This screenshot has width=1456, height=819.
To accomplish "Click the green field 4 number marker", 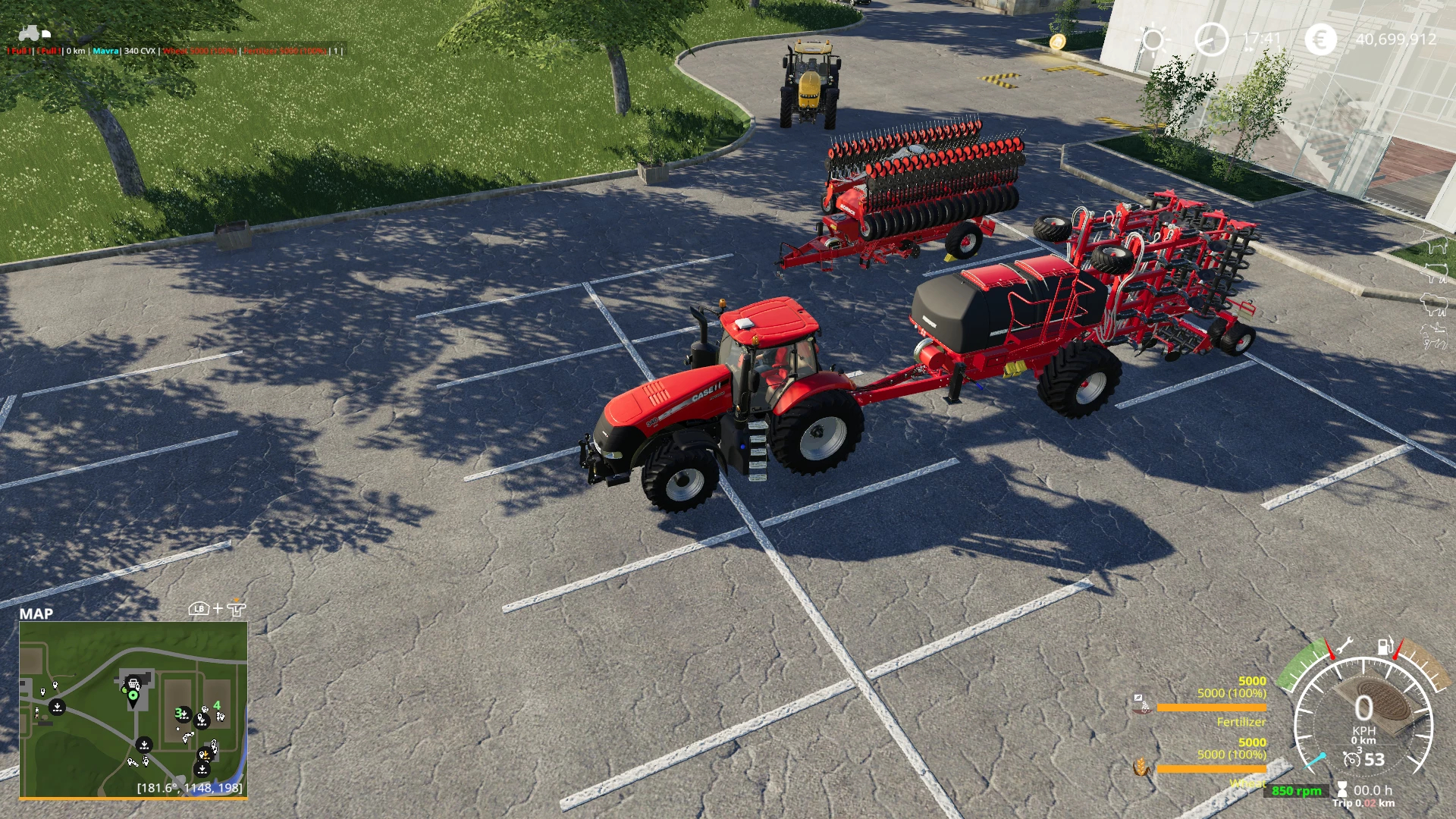I will (x=217, y=705).
